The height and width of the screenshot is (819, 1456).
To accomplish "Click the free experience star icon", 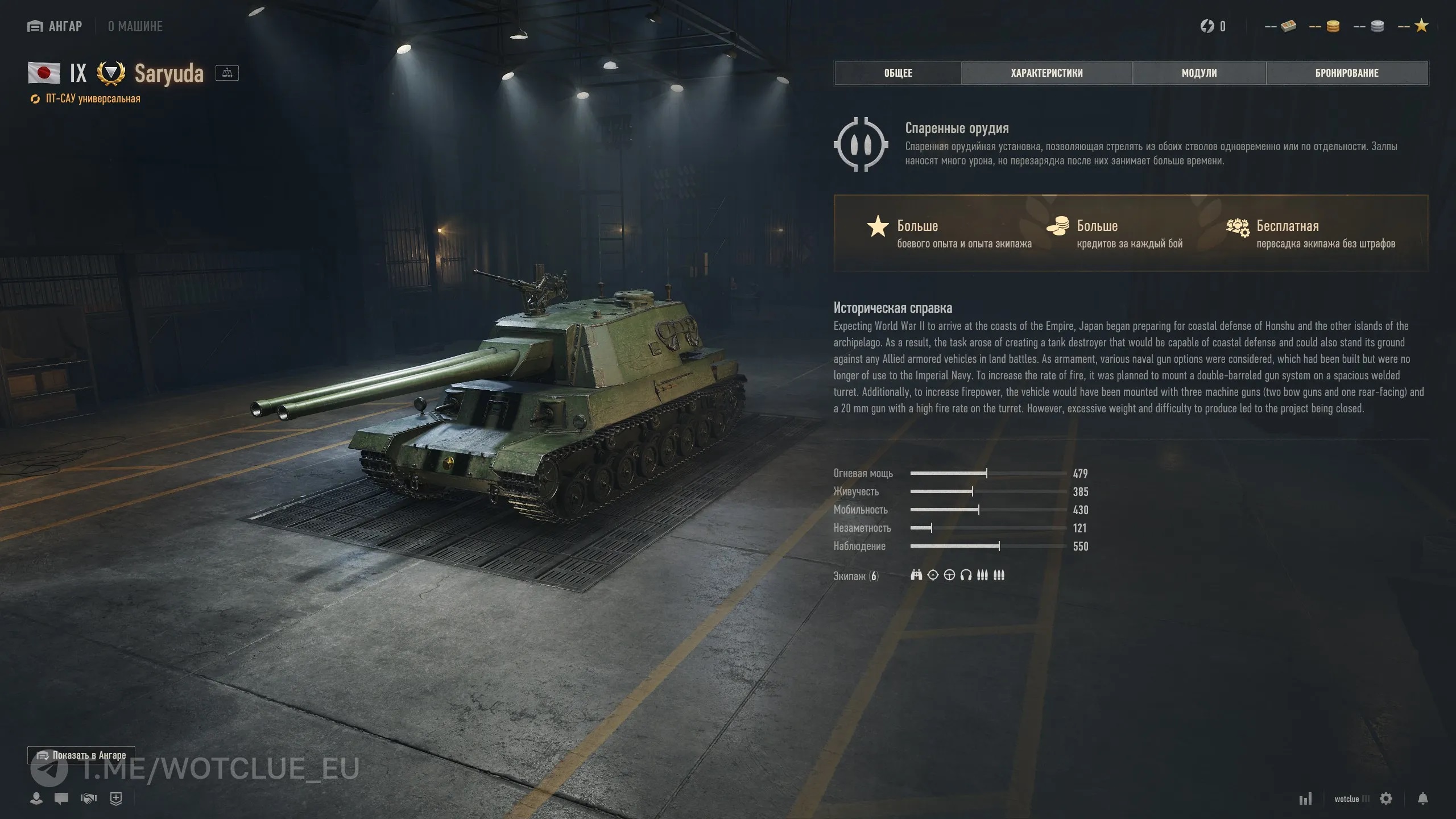I will 1421,26.
